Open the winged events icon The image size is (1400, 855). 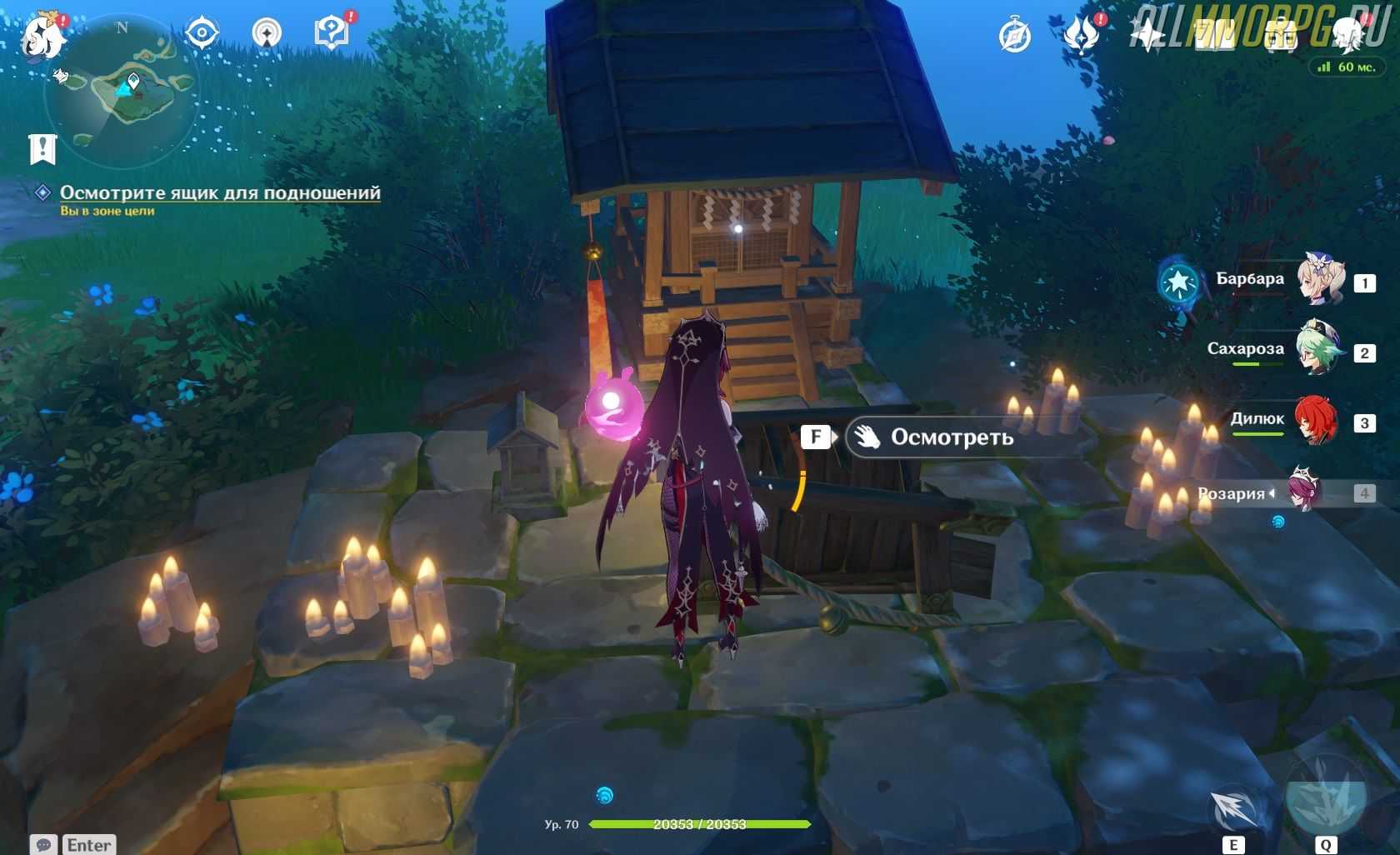[1082, 36]
